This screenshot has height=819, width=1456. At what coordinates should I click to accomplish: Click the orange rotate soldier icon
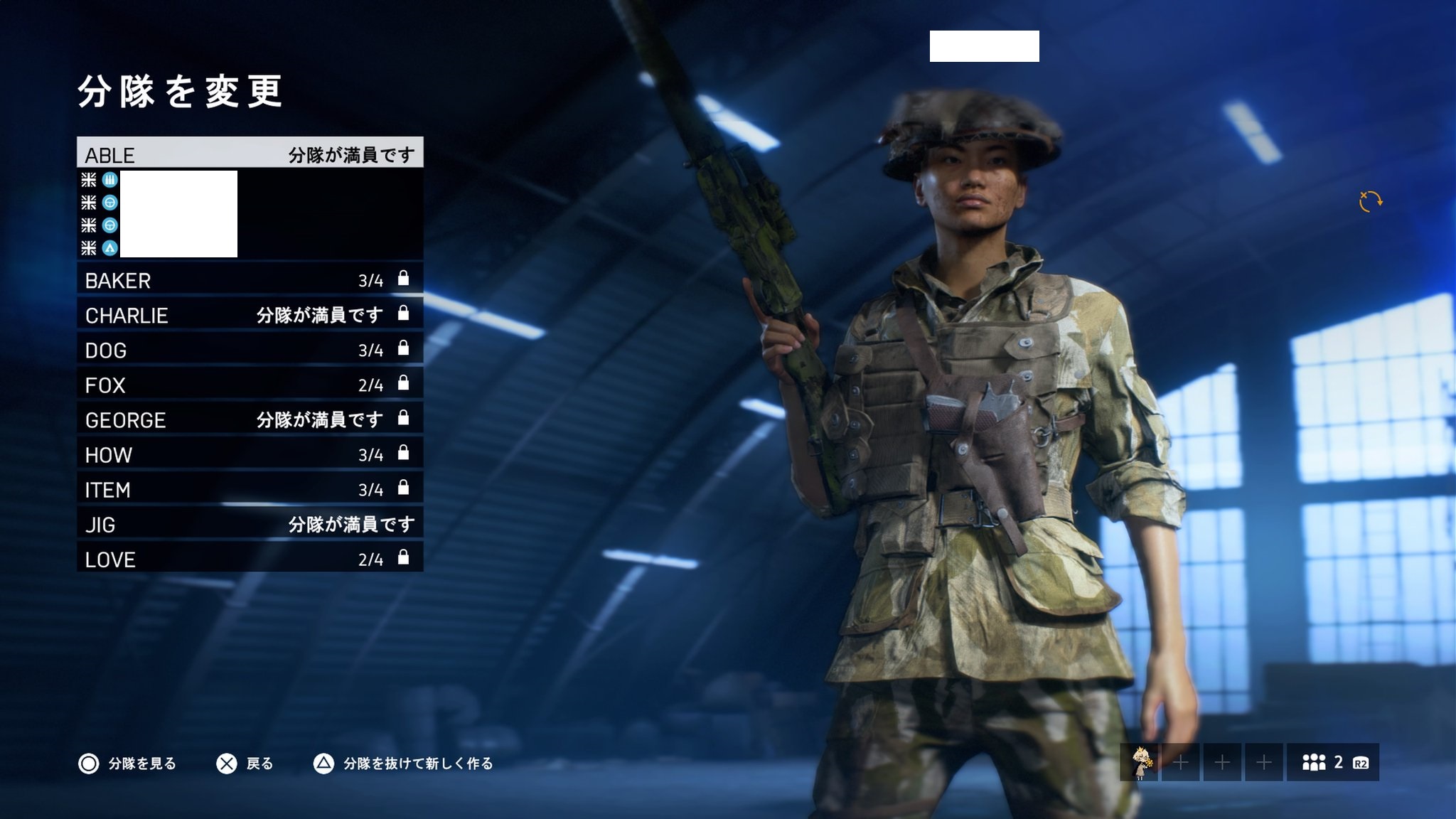tap(1370, 202)
